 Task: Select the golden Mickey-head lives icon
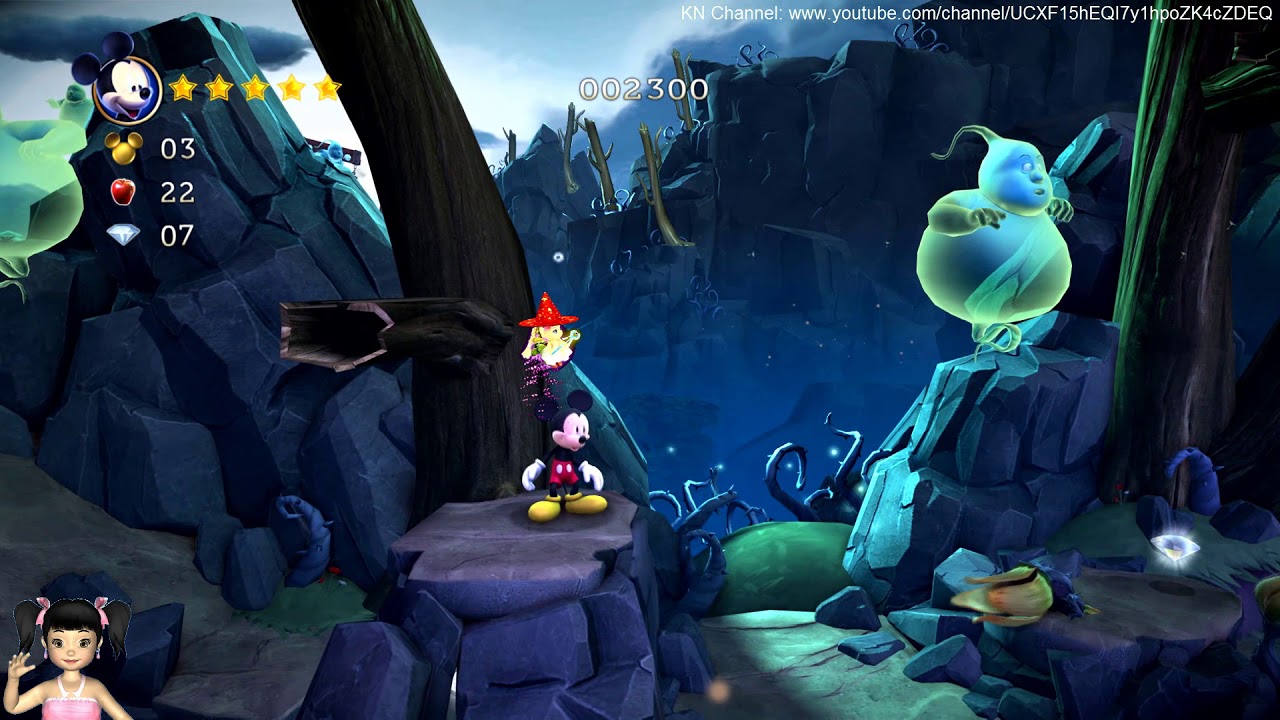click(x=124, y=149)
